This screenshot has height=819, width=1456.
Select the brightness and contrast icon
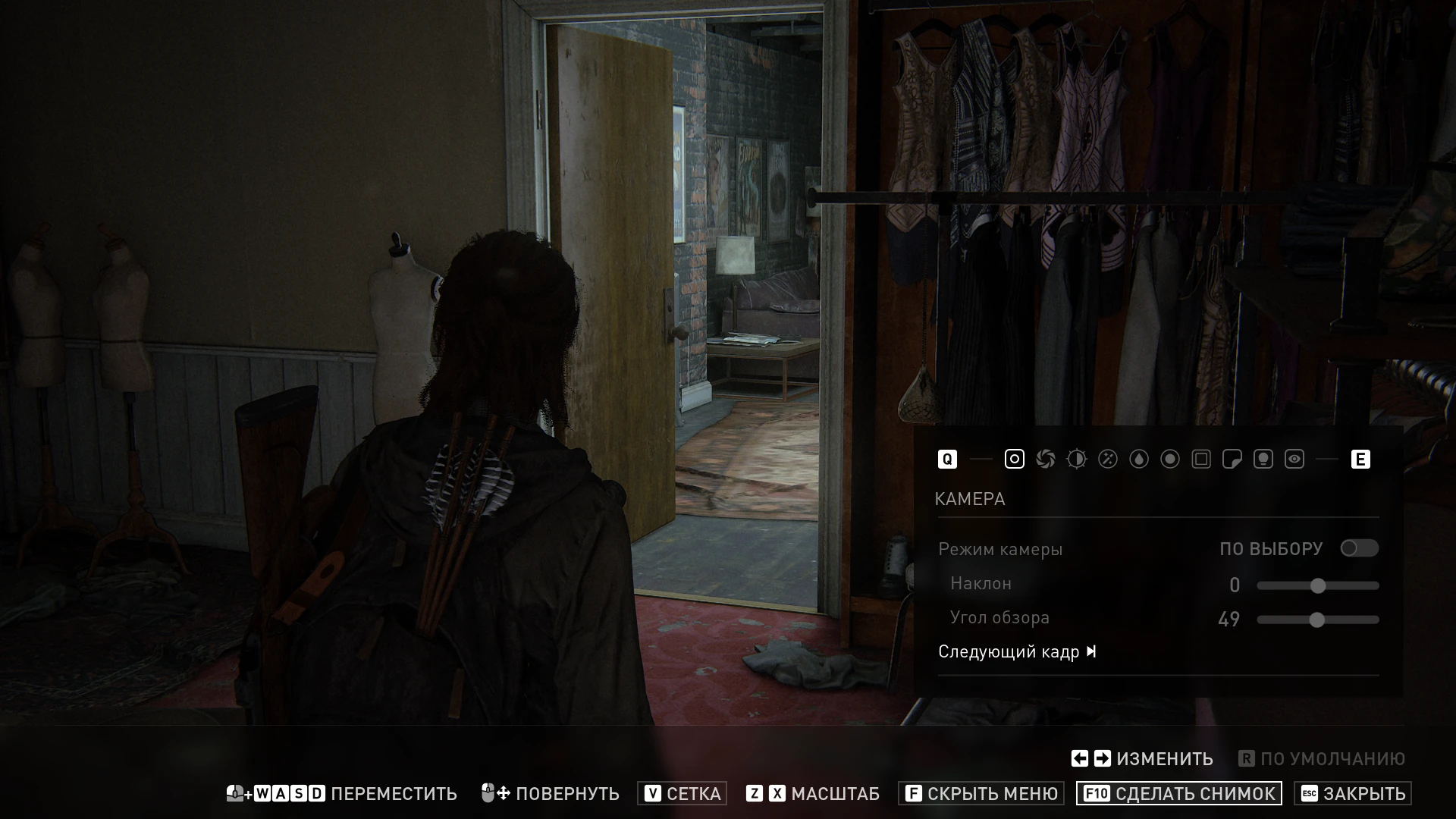pyautogui.click(x=1076, y=459)
